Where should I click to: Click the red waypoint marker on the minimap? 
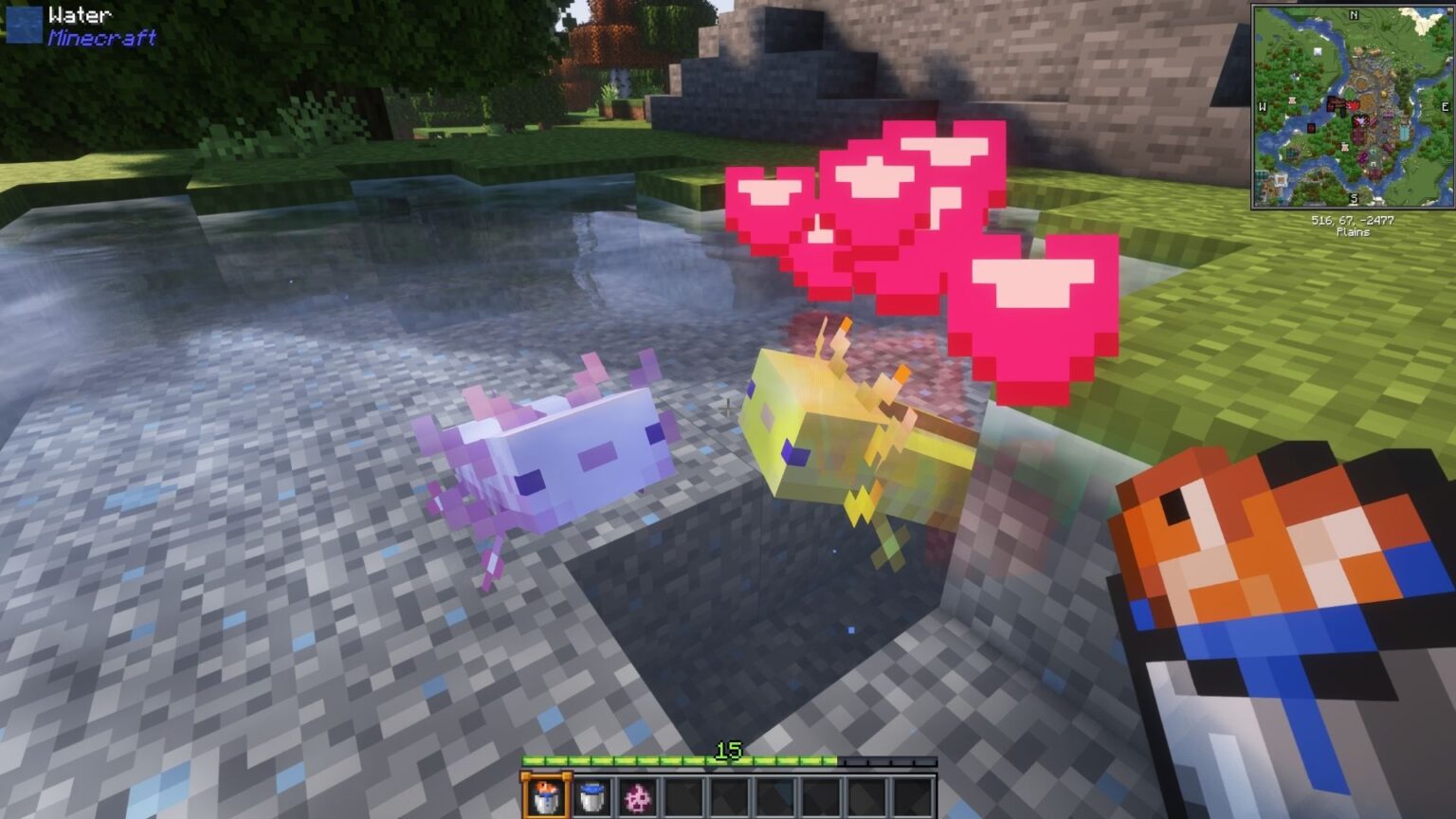point(1354,104)
